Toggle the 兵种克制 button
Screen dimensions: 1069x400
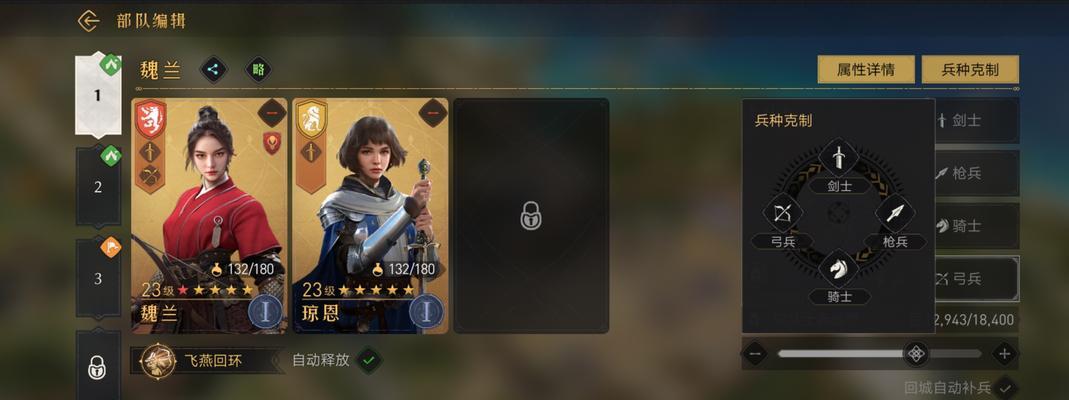(969, 69)
